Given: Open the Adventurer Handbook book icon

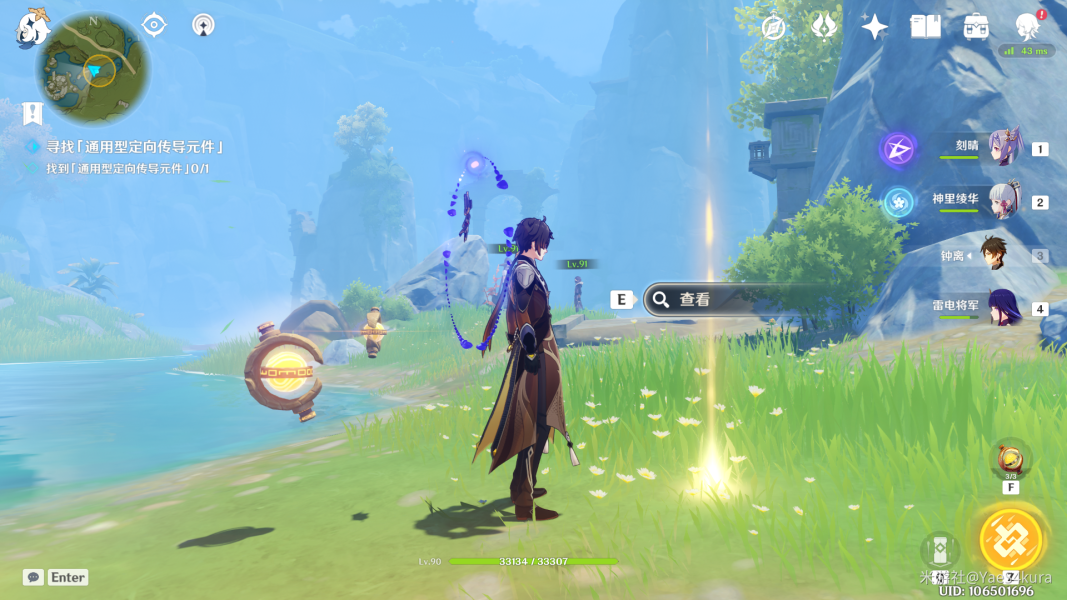Looking at the screenshot, I should click(x=925, y=27).
